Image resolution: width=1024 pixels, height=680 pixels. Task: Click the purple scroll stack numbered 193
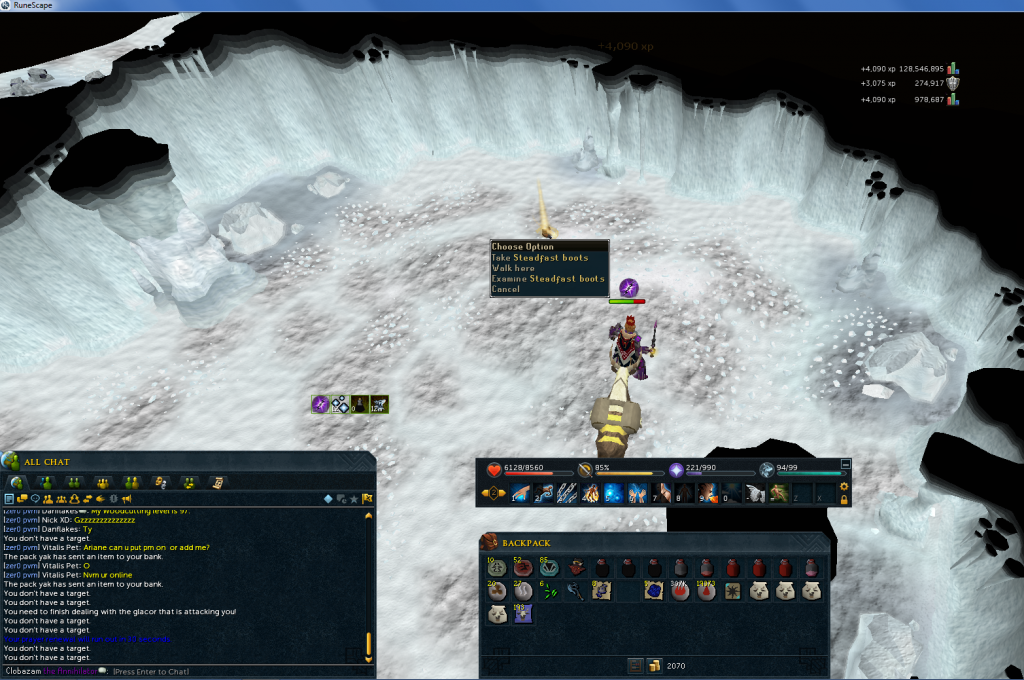523,614
